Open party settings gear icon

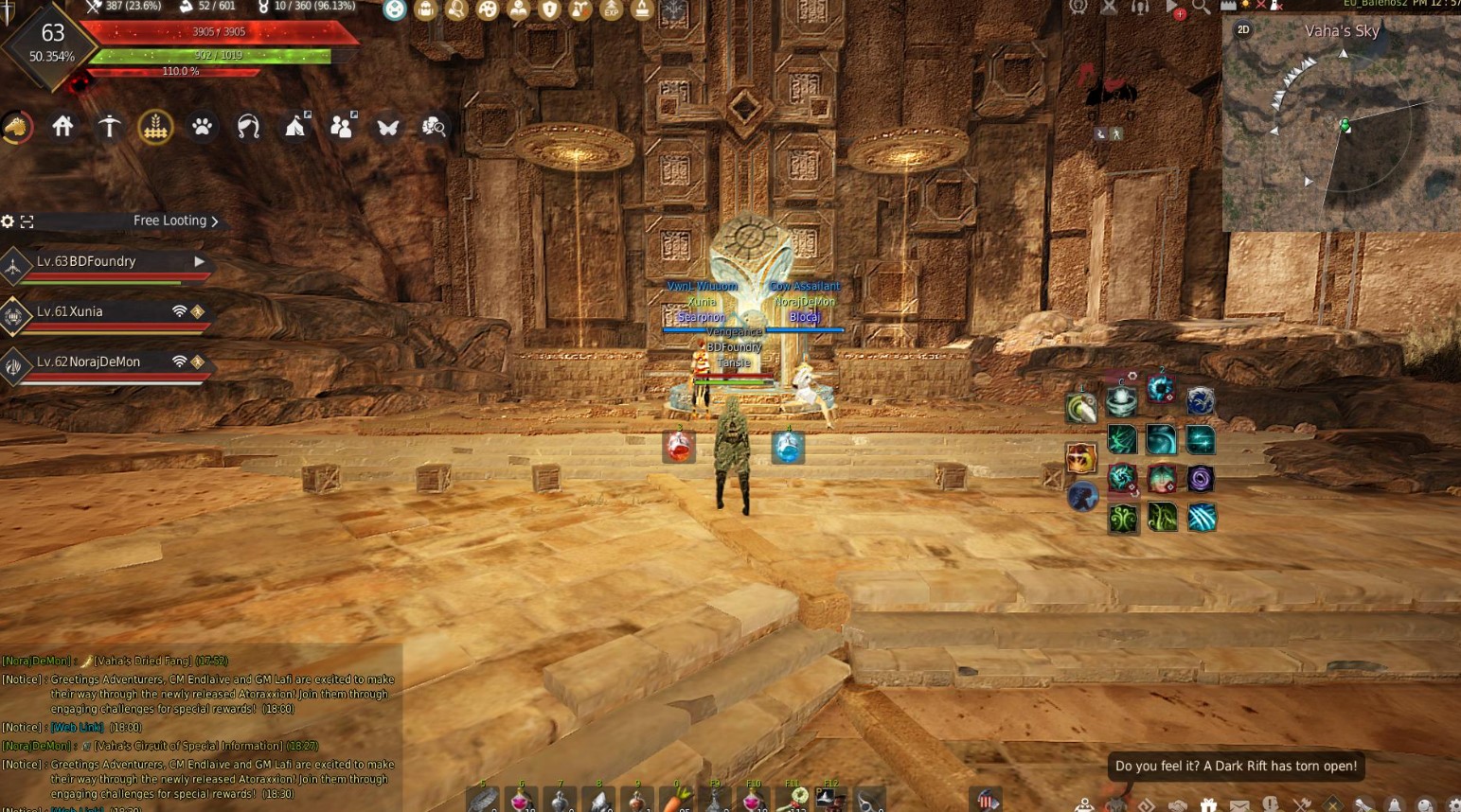pyautogui.click(x=8, y=221)
